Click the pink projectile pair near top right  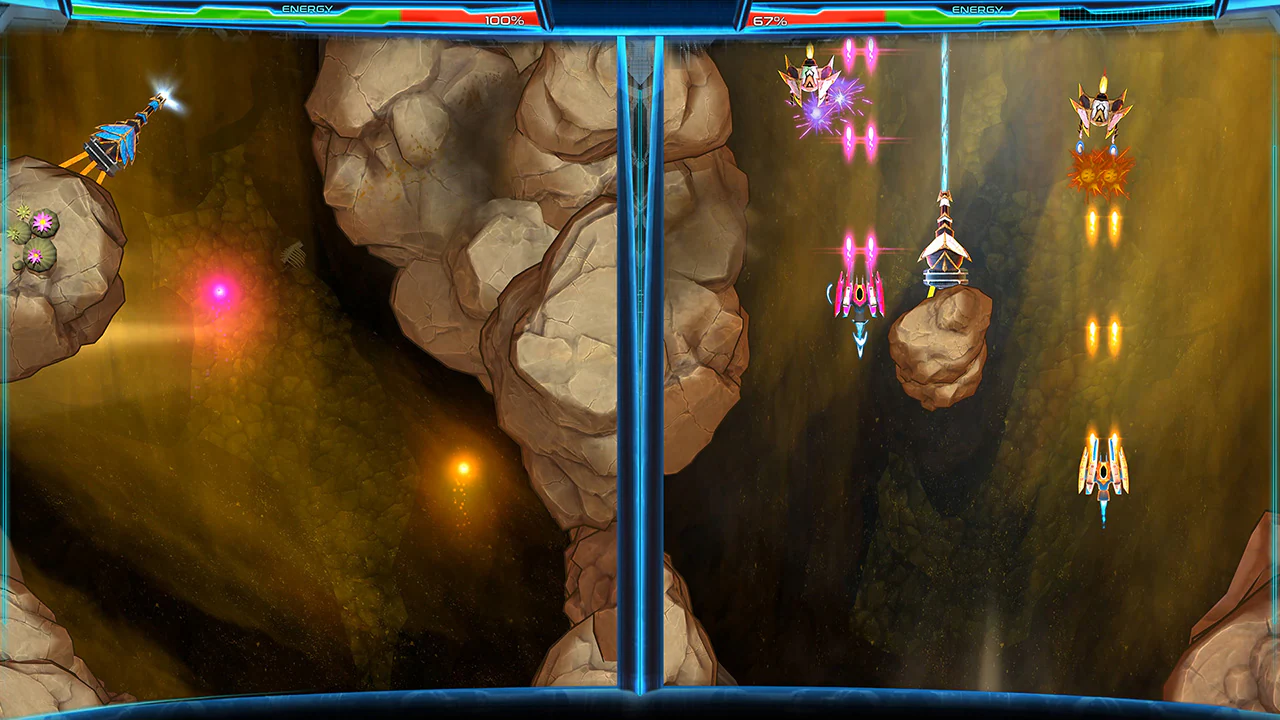point(858,55)
